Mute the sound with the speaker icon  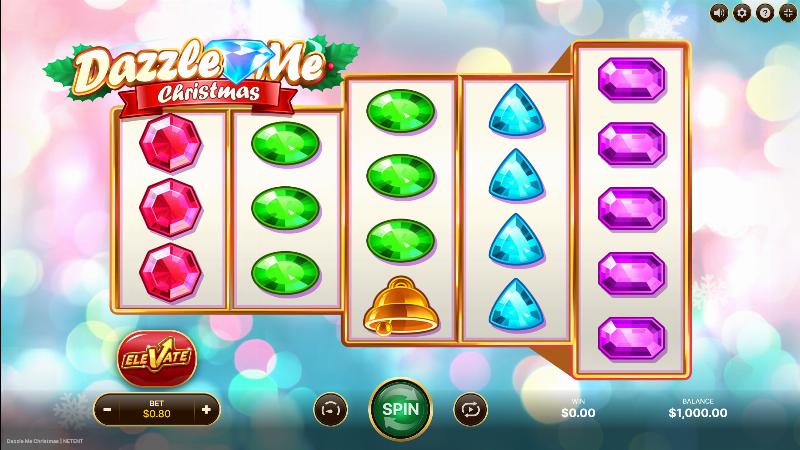coord(720,12)
